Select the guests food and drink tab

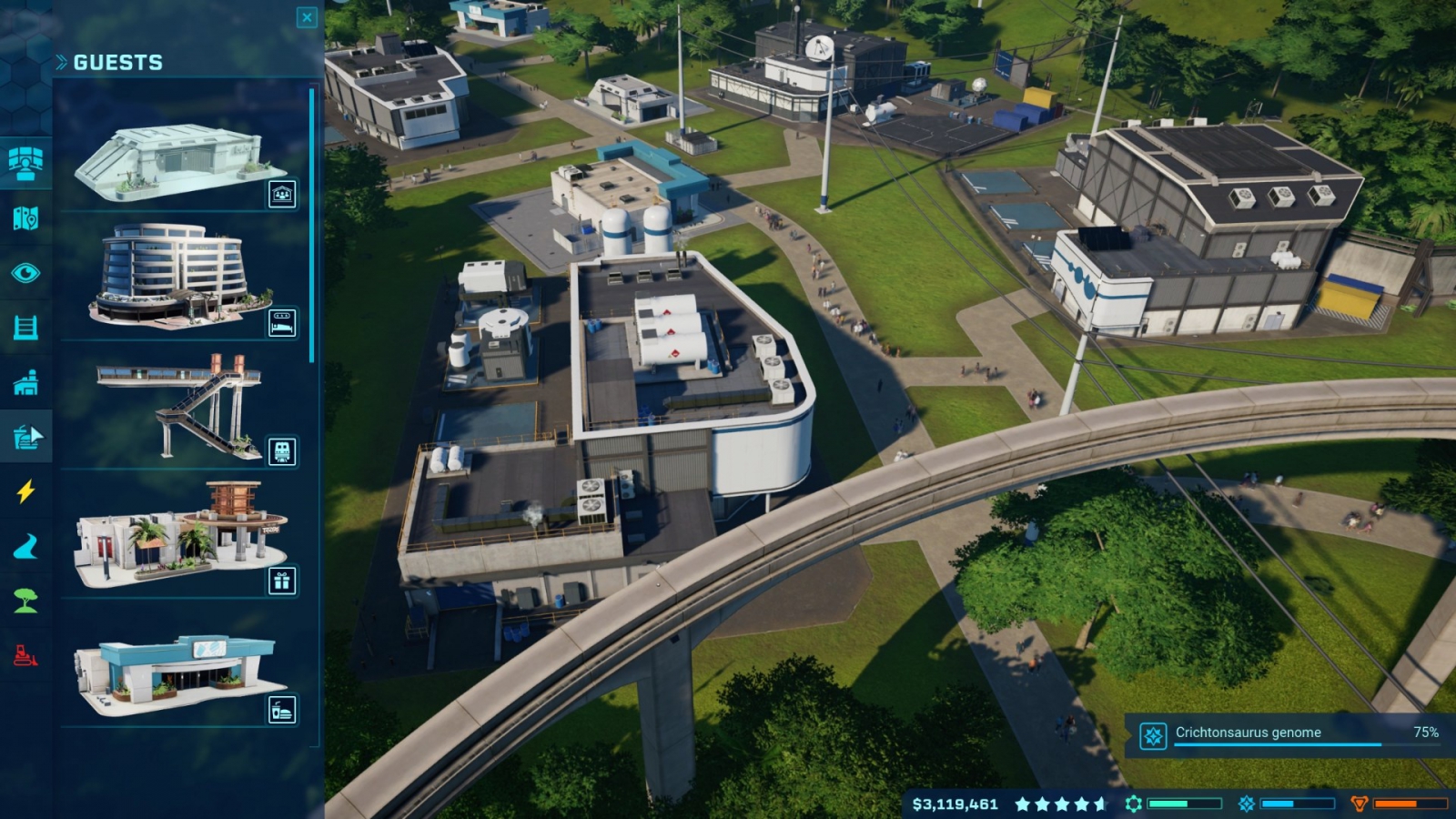pos(25,438)
